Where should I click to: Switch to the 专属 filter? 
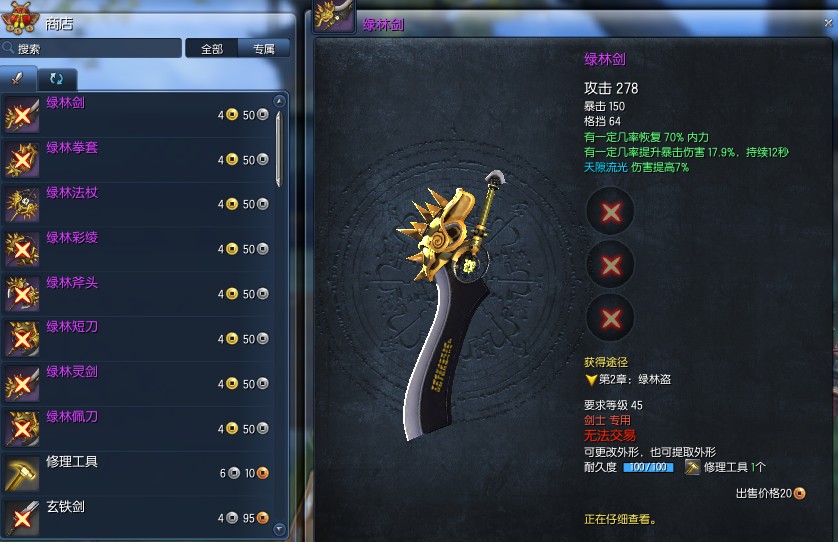[x=264, y=48]
